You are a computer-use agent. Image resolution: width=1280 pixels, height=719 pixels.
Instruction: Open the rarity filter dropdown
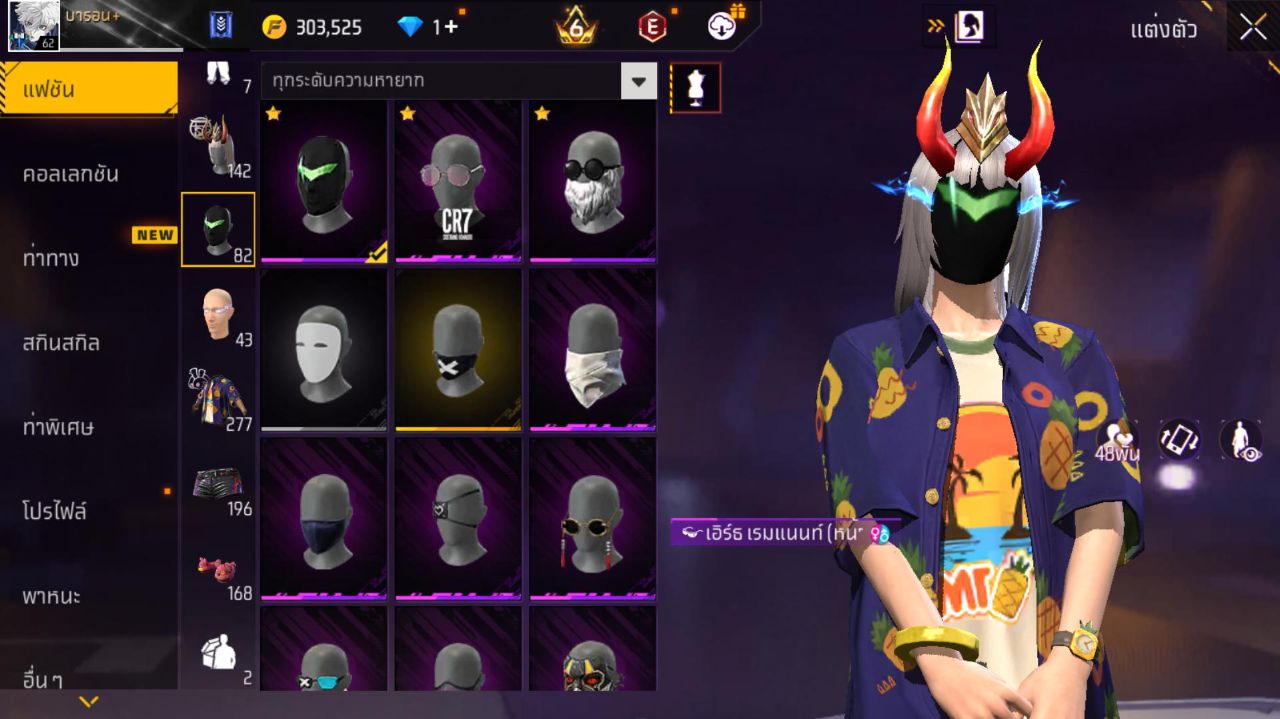coord(638,81)
